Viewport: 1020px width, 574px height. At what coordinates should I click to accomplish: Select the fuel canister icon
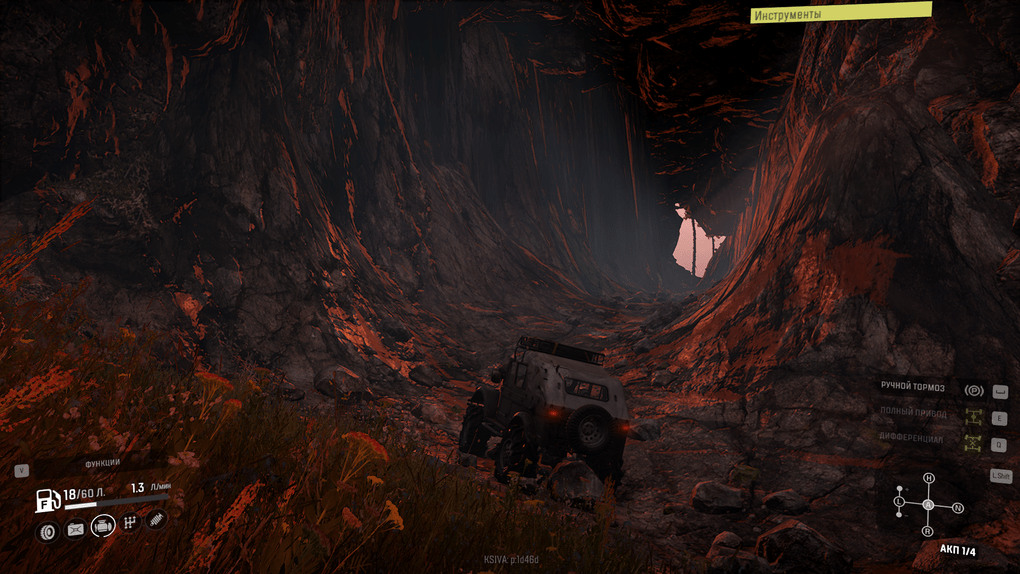coord(75,530)
